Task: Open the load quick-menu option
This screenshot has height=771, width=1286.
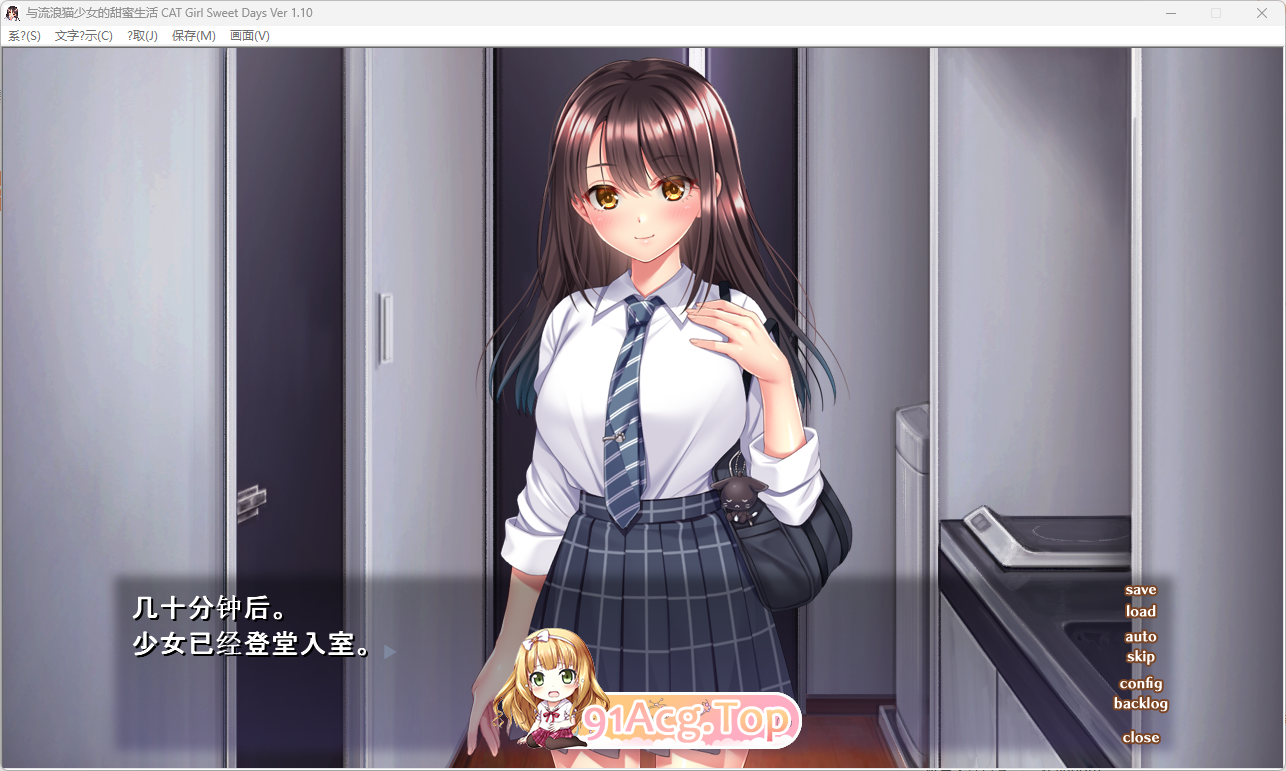Action: click(x=1141, y=611)
